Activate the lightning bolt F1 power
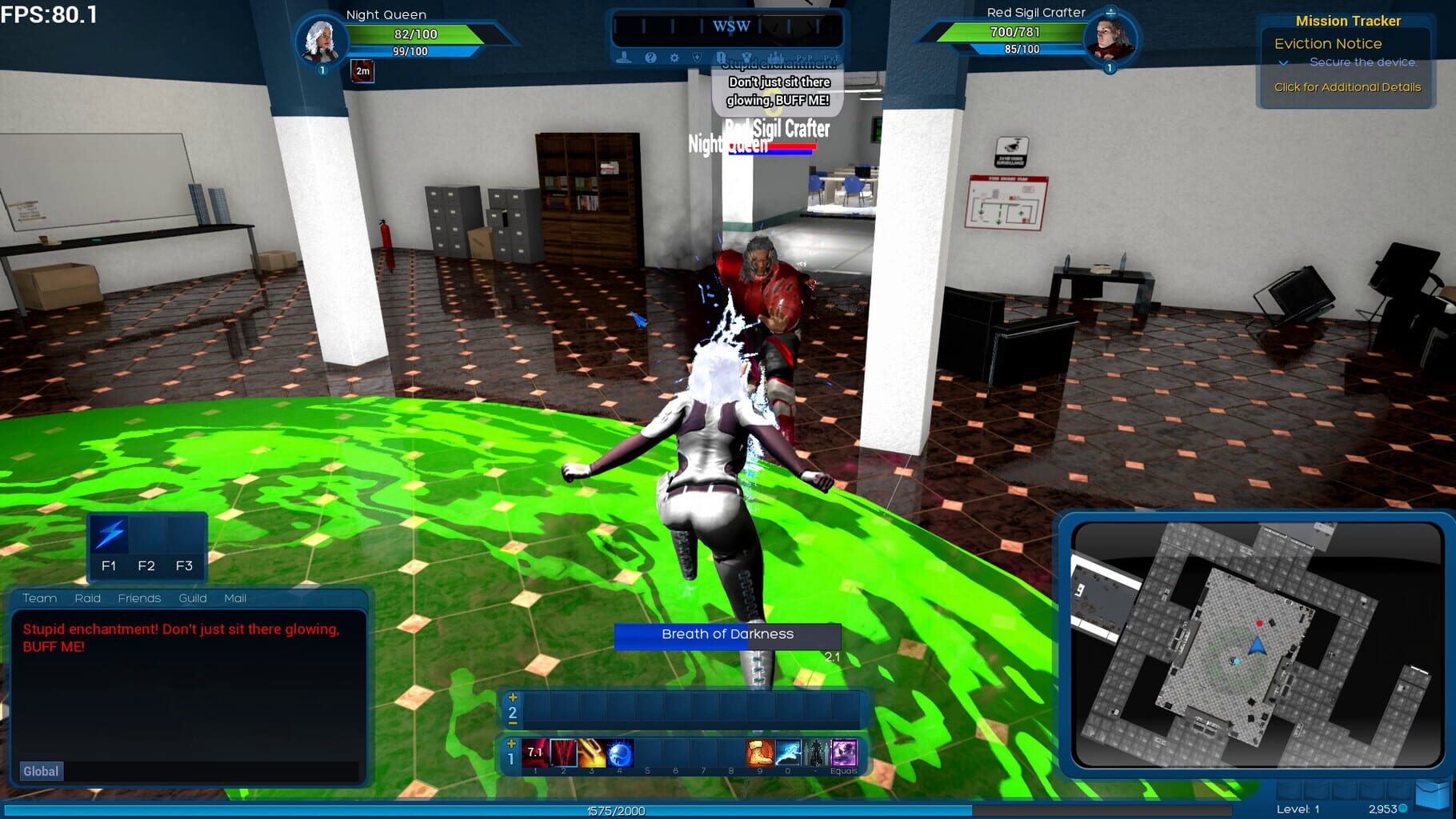Image resolution: width=1456 pixels, height=819 pixels. point(110,534)
